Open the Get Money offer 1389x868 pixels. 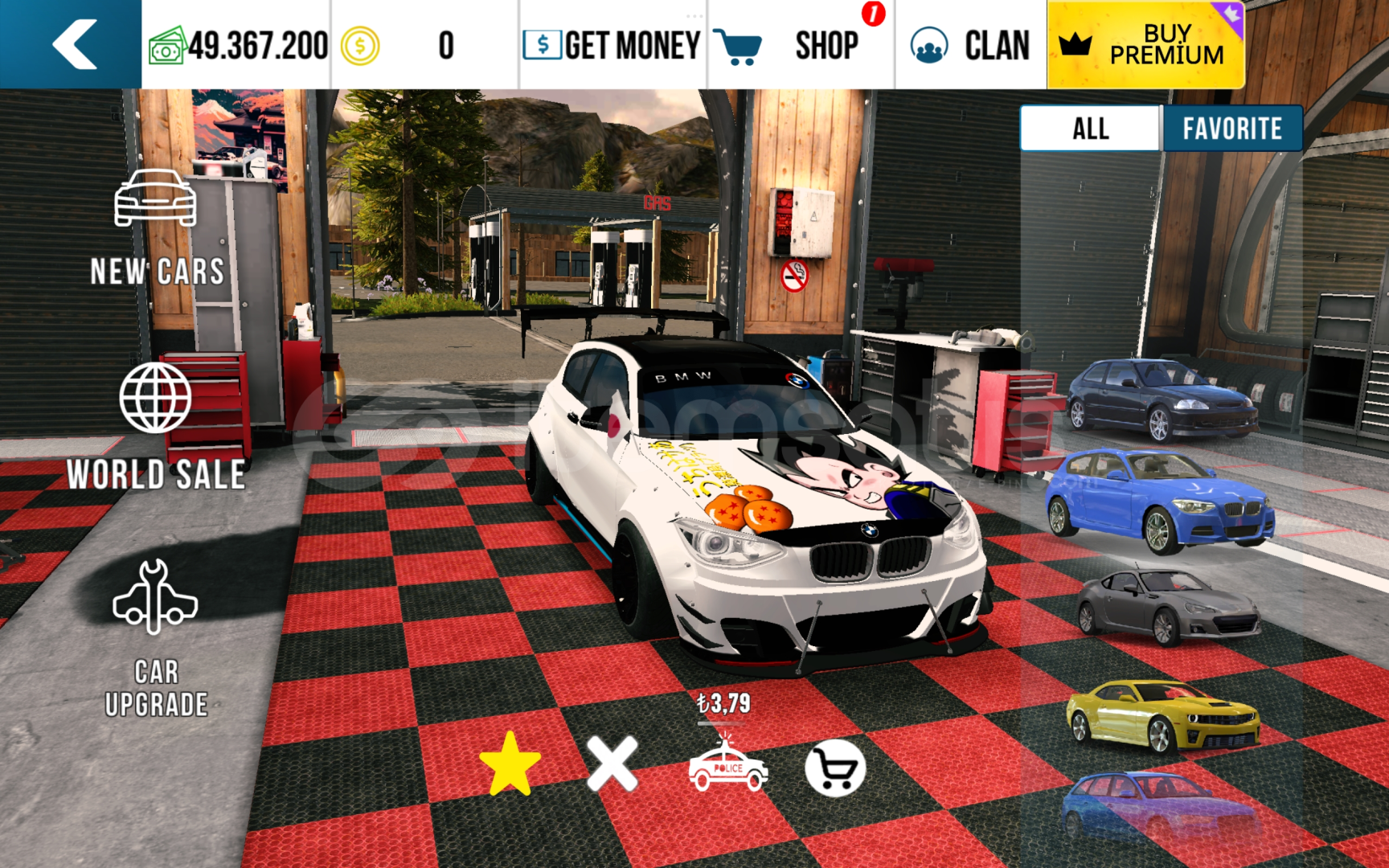[x=613, y=45]
